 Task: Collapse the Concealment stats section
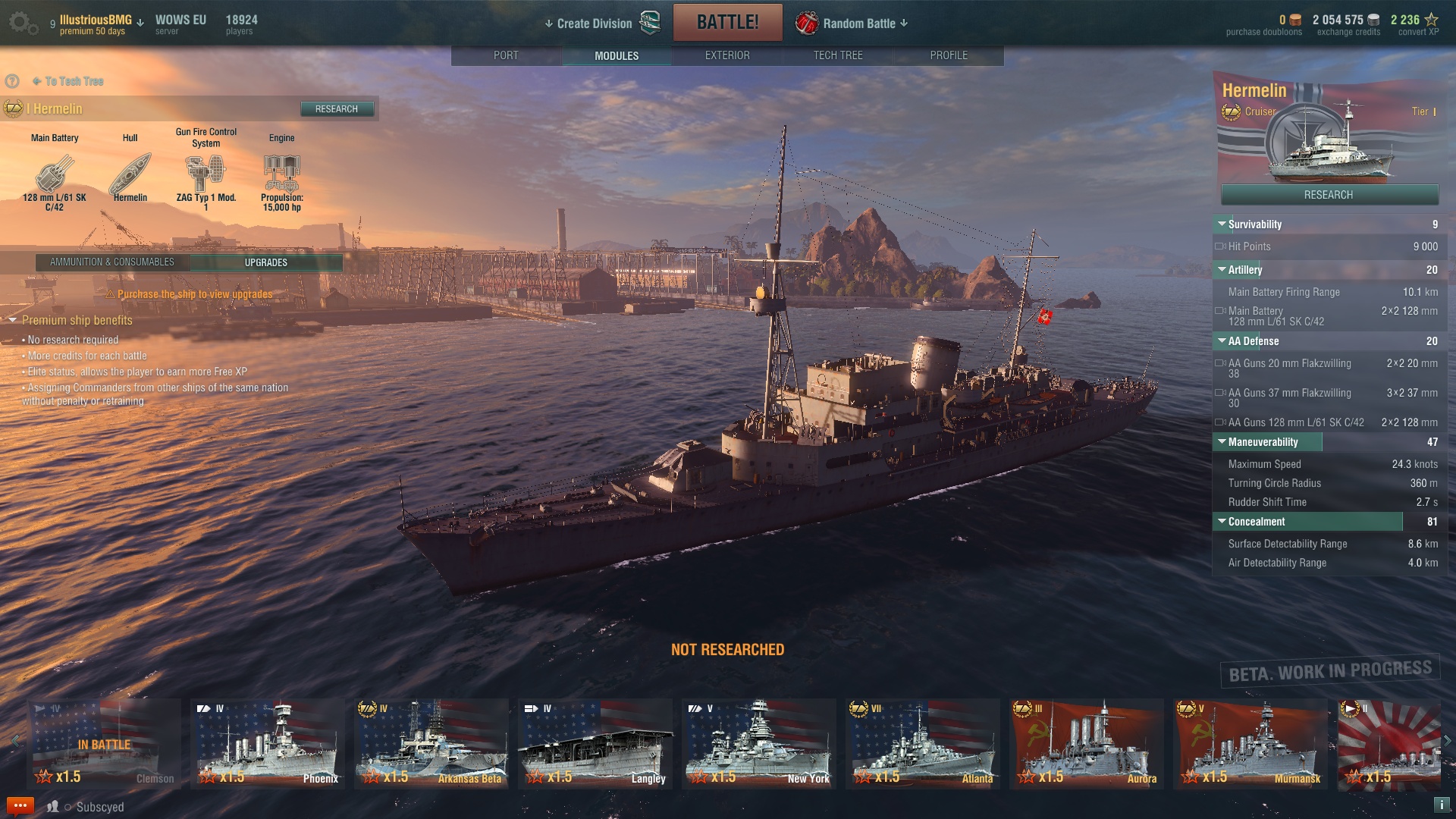point(1222,522)
